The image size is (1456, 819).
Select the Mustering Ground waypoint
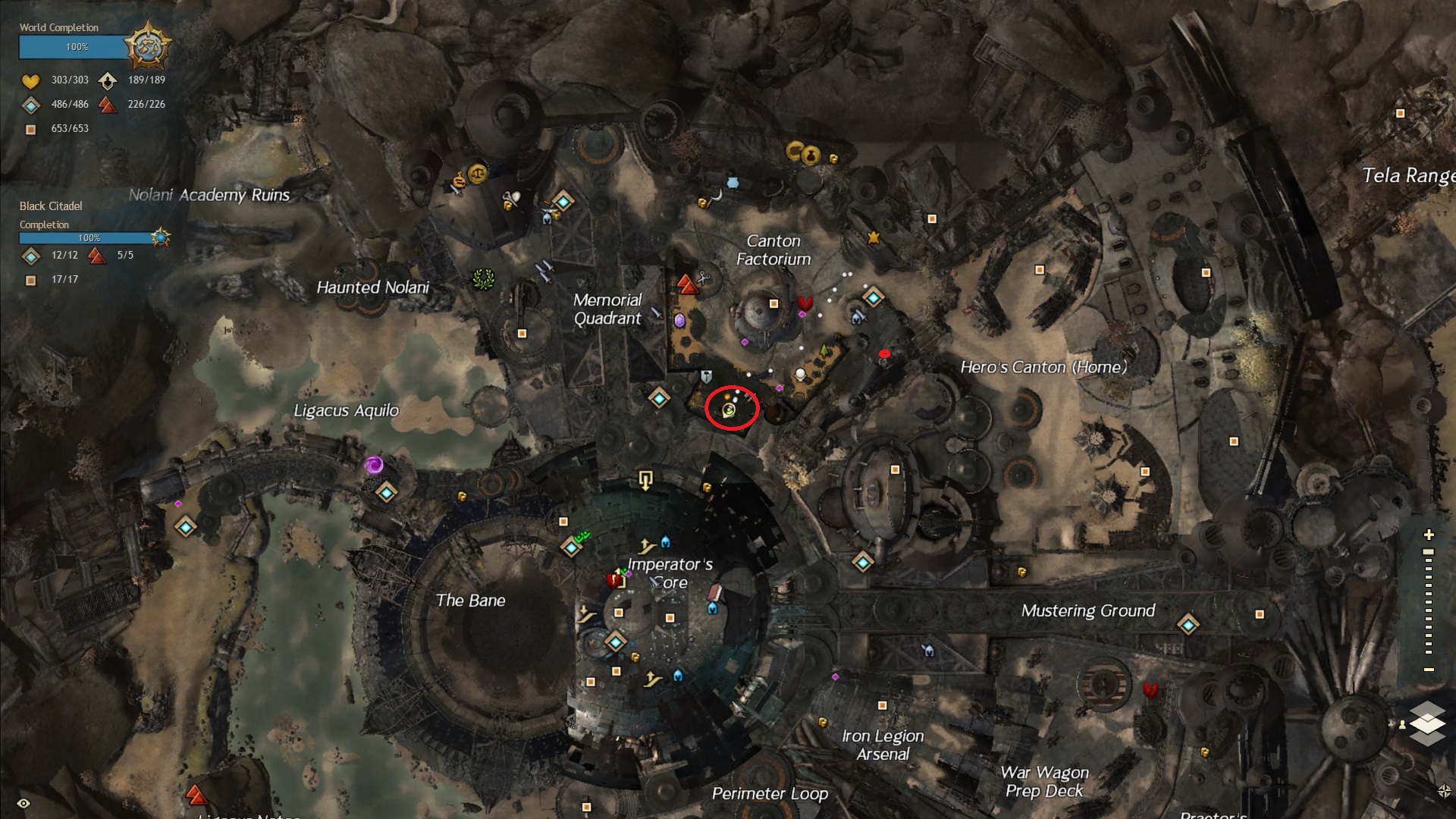[1188, 625]
